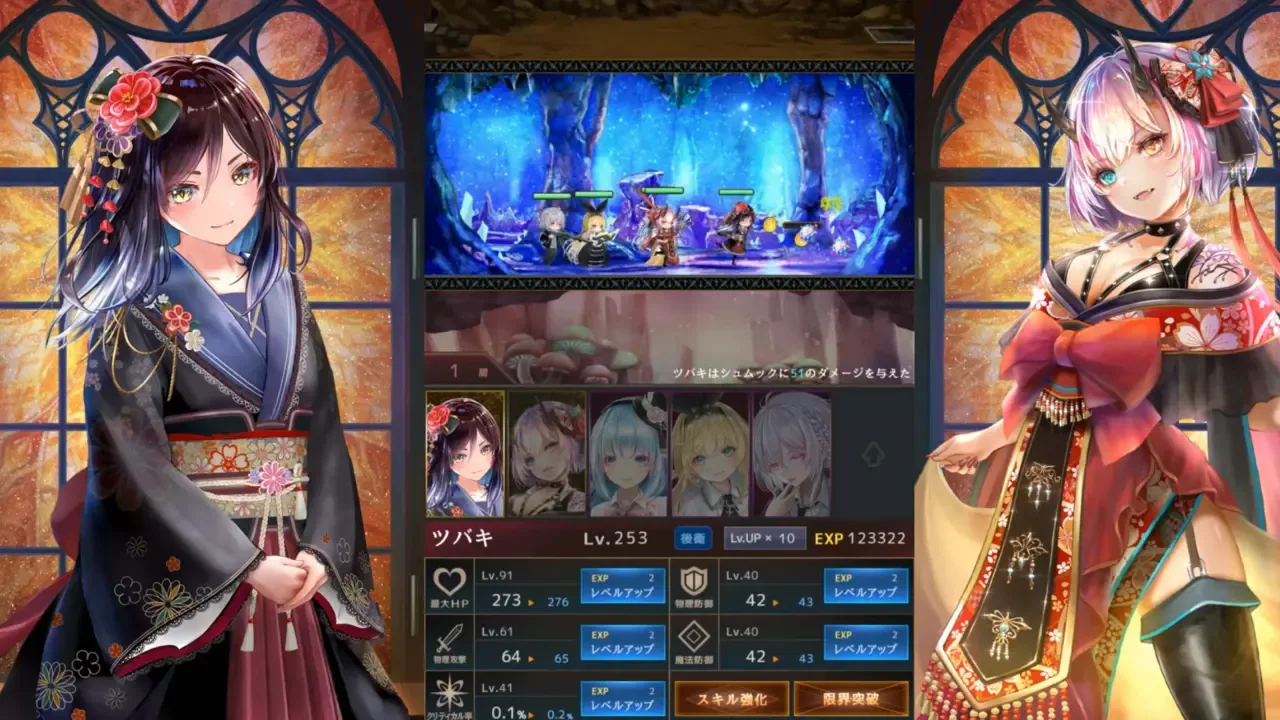Toggle the blue 後衛 position button
Image resolution: width=1280 pixels, height=720 pixels.
[693, 538]
